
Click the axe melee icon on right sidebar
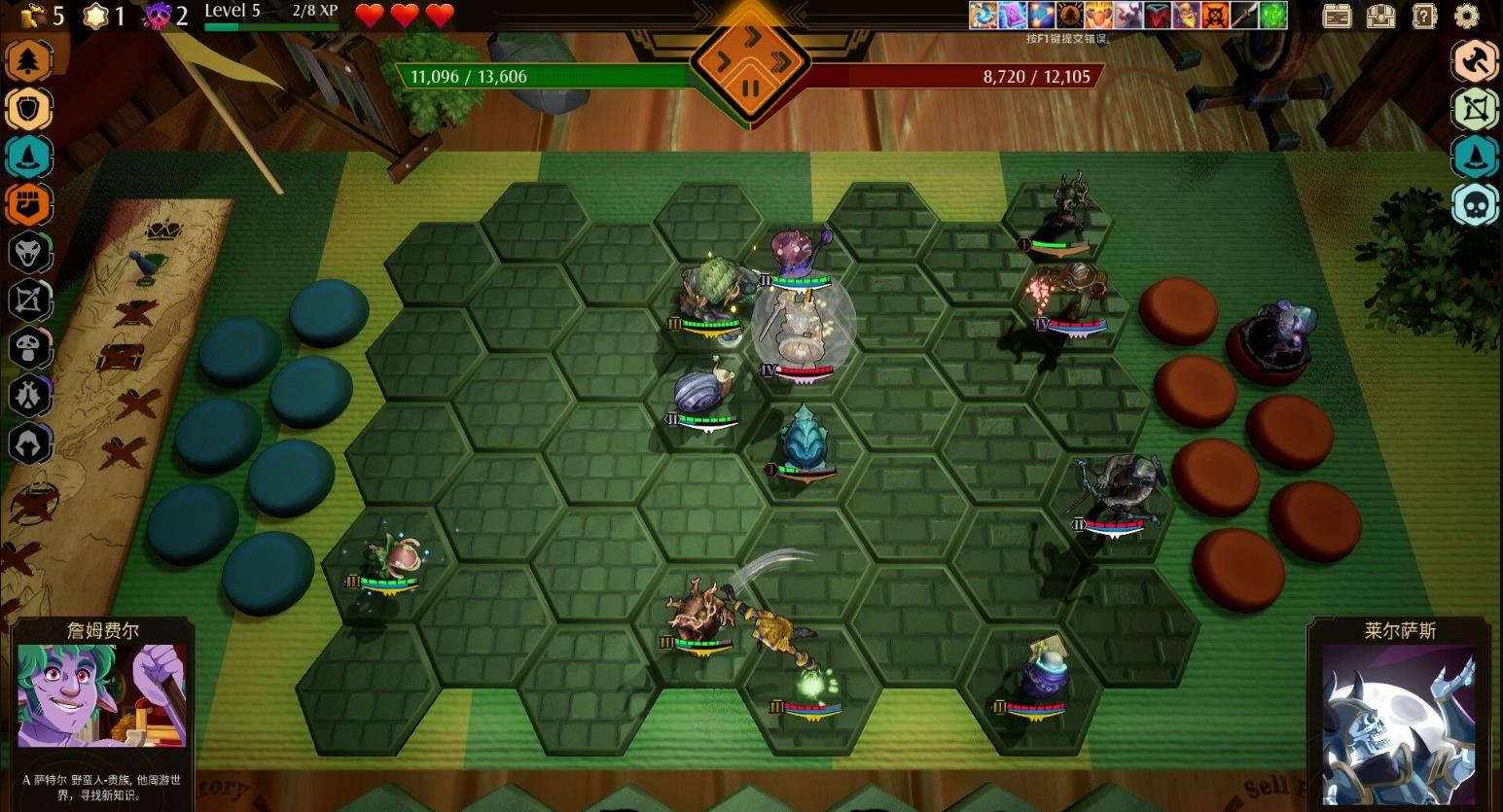pos(1476,61)
